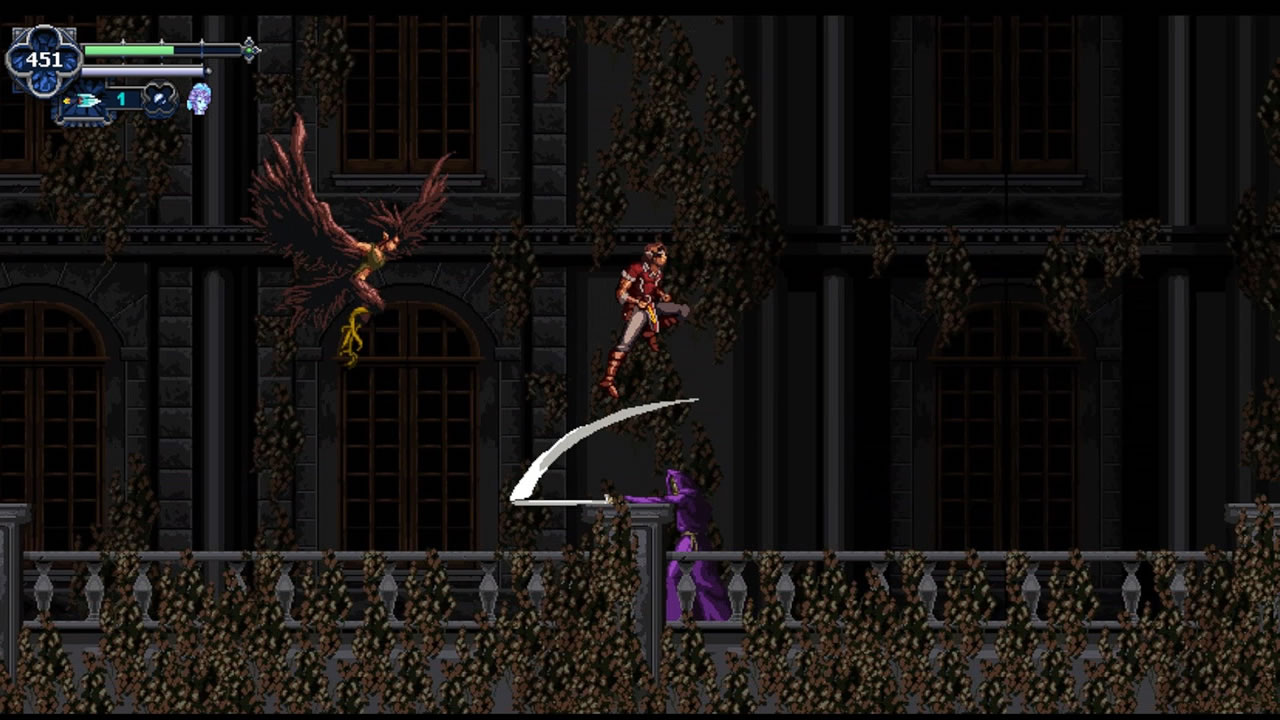Screen dimensions: 1280x720
Task: Click the spiked marker atop the HP bar
Action: coord(162,42)
